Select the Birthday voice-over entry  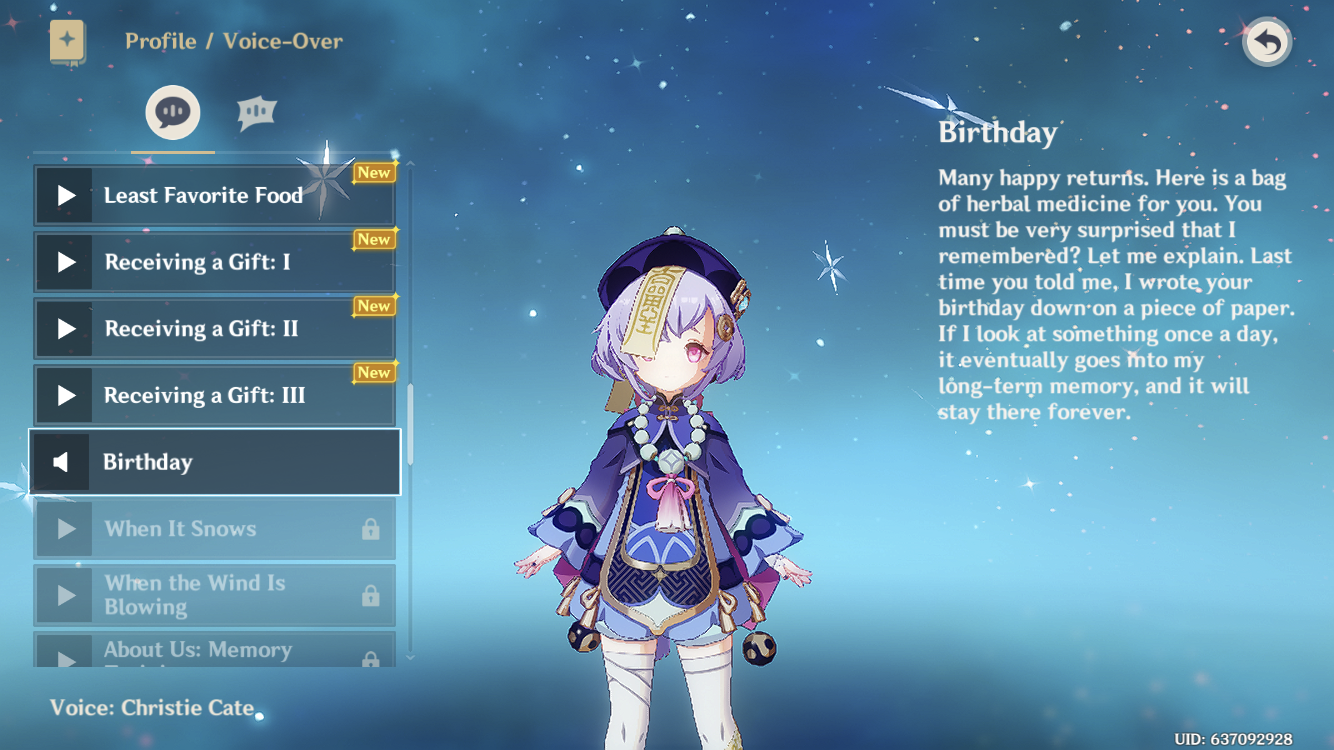[x=215, y=461]
